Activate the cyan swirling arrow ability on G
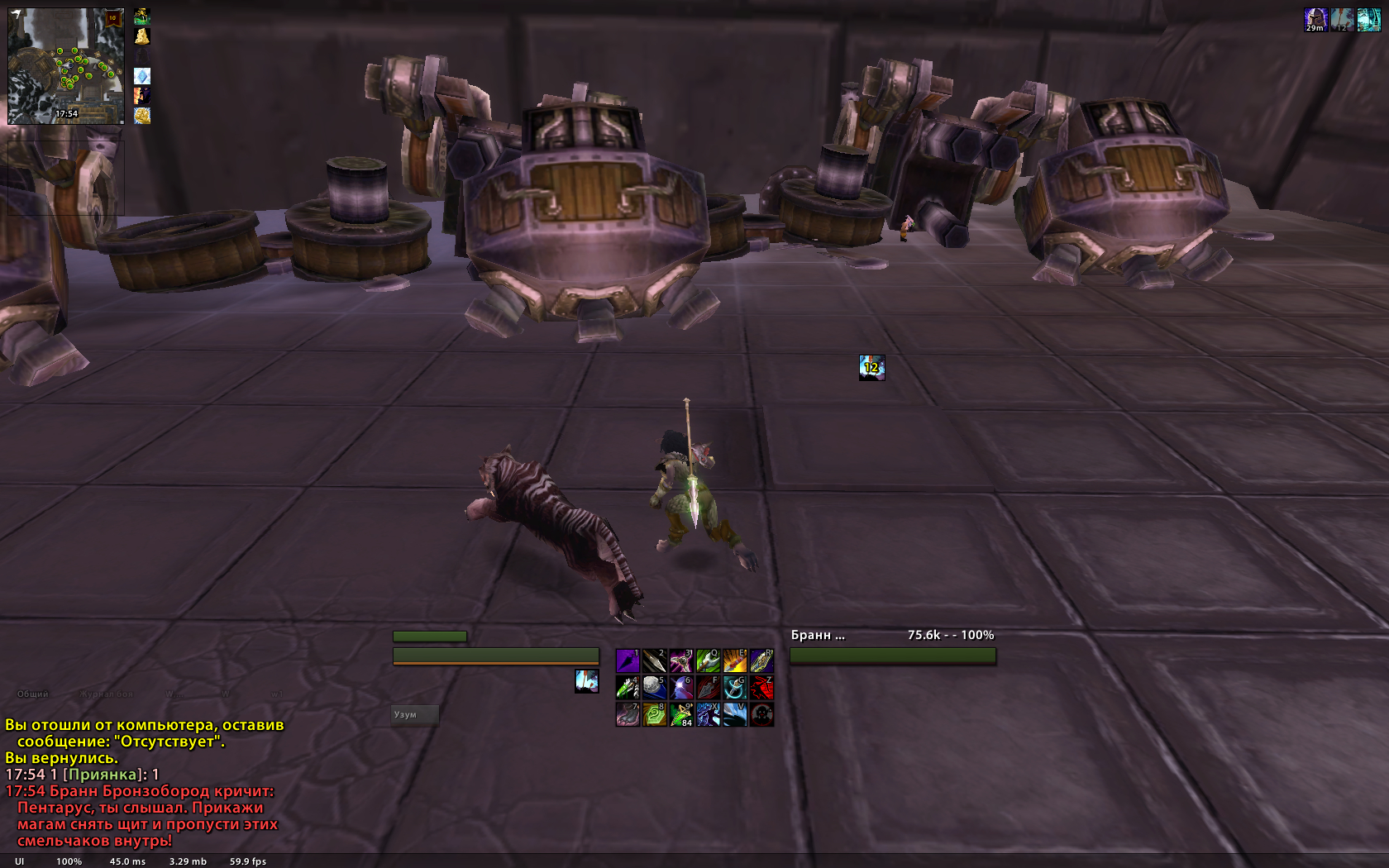 point(734,687)
